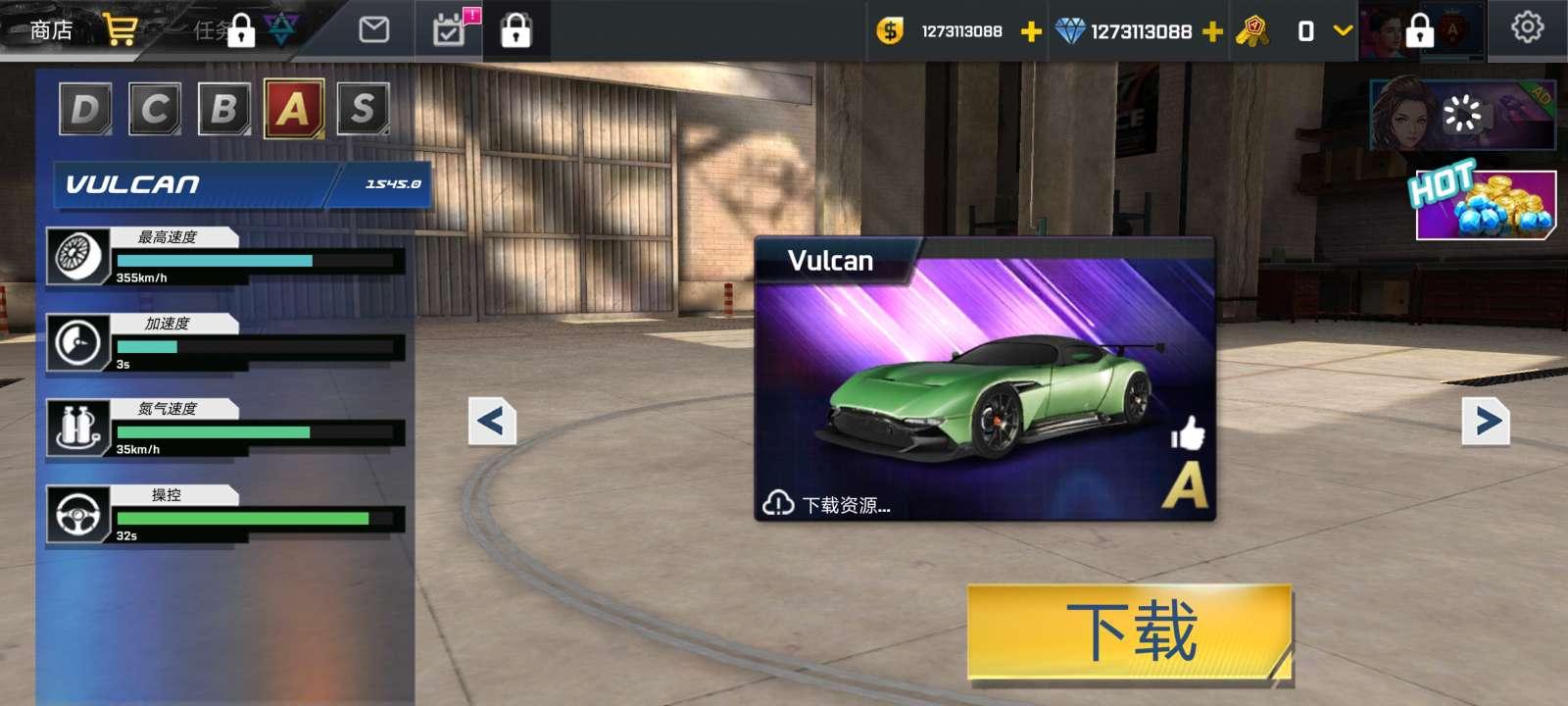Click the medal badge icon
This screenshot has height=706, width=1568.
(x=1254, y=30)
